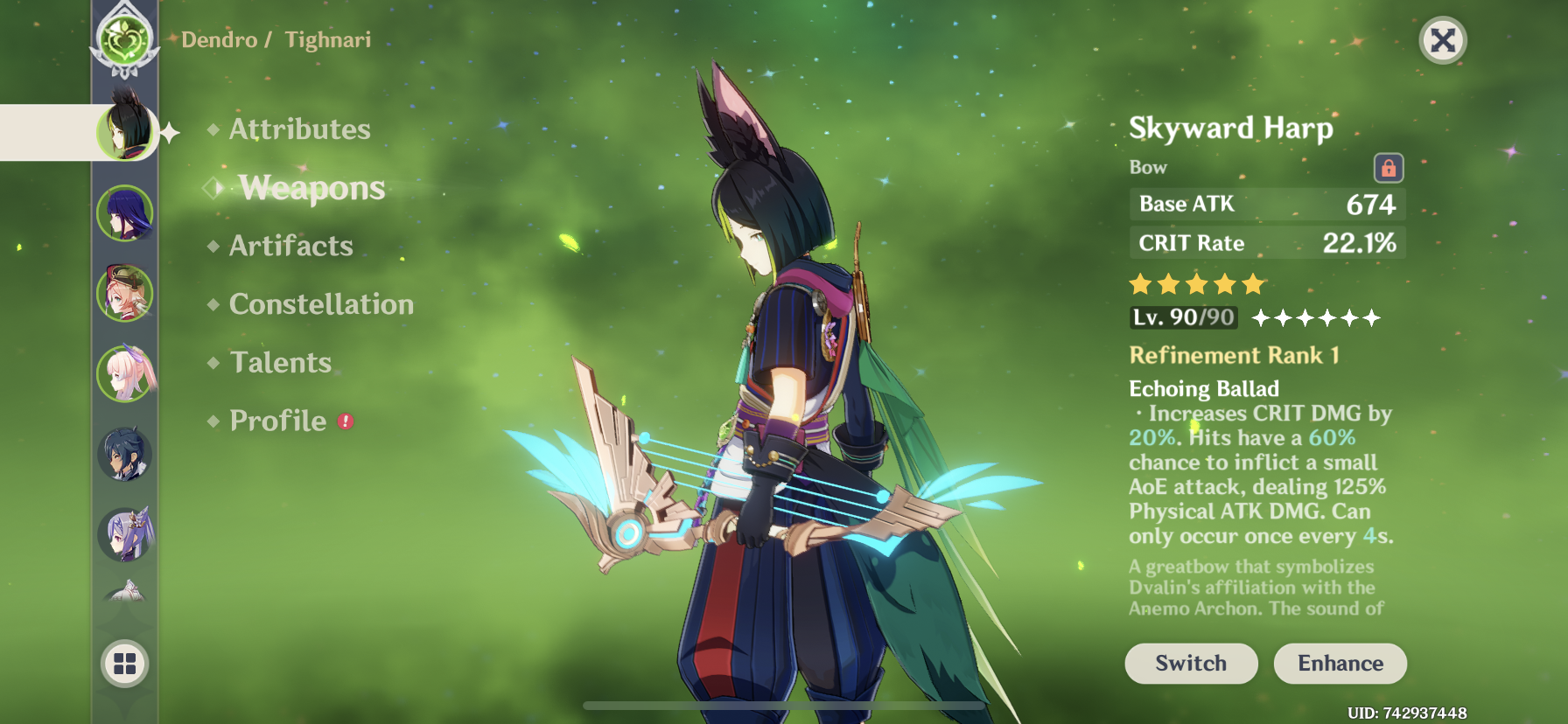The image size is (1568, 724).
Task: Click the Weapons menu entry
Action: (311, 188)
